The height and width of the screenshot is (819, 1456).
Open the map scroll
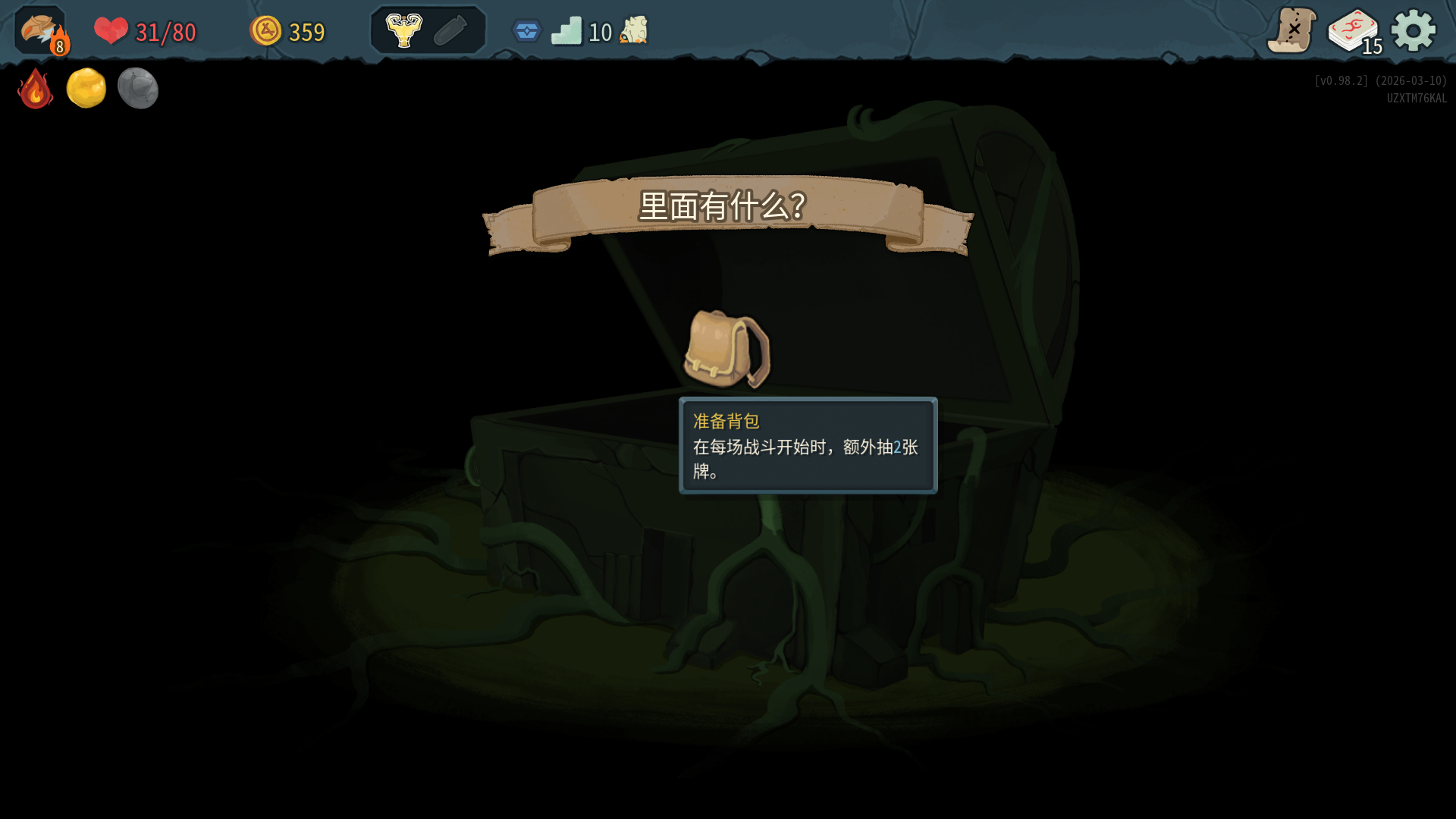pos(1291,31)
